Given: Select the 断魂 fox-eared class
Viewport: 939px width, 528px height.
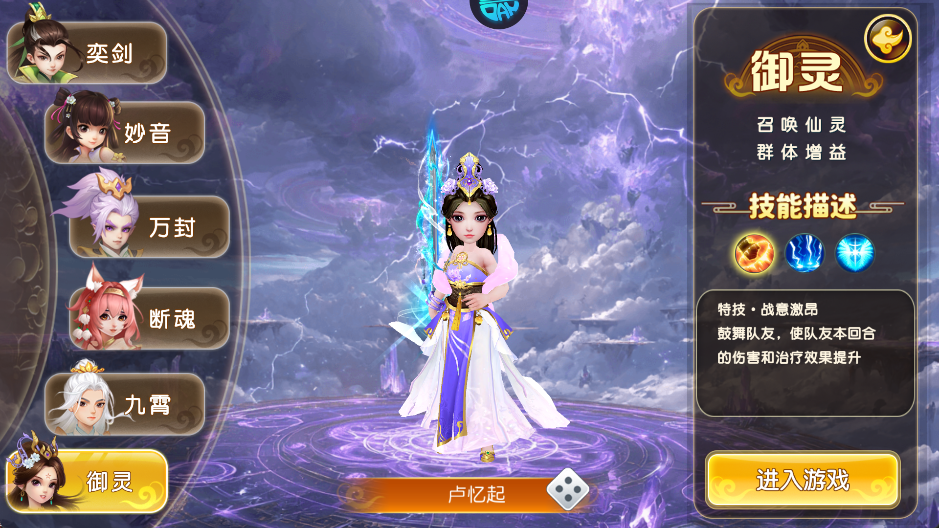Looking at the screenshot, I should click(x=150, y=319).
